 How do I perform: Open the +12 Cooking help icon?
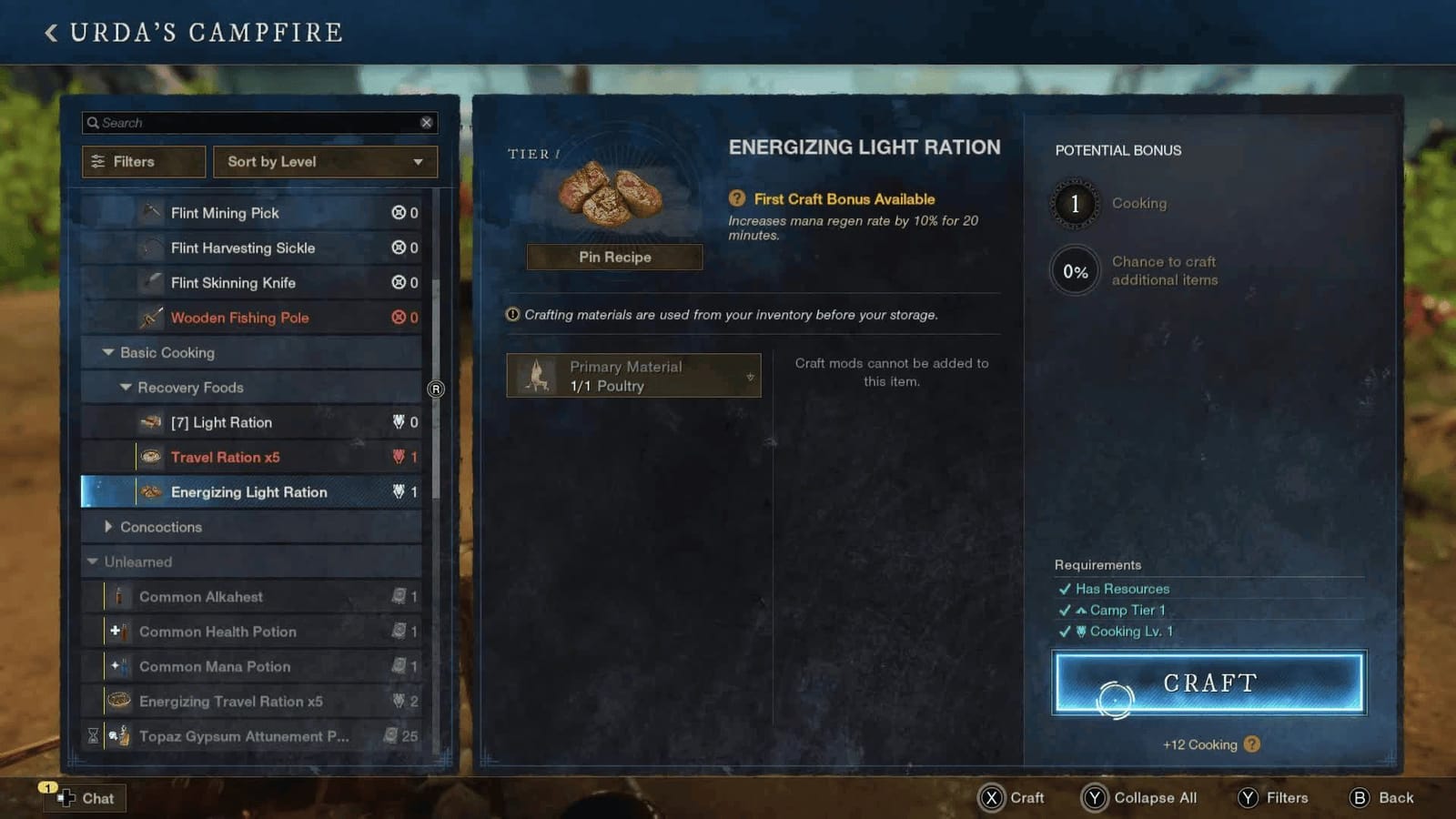[1252, 744]
